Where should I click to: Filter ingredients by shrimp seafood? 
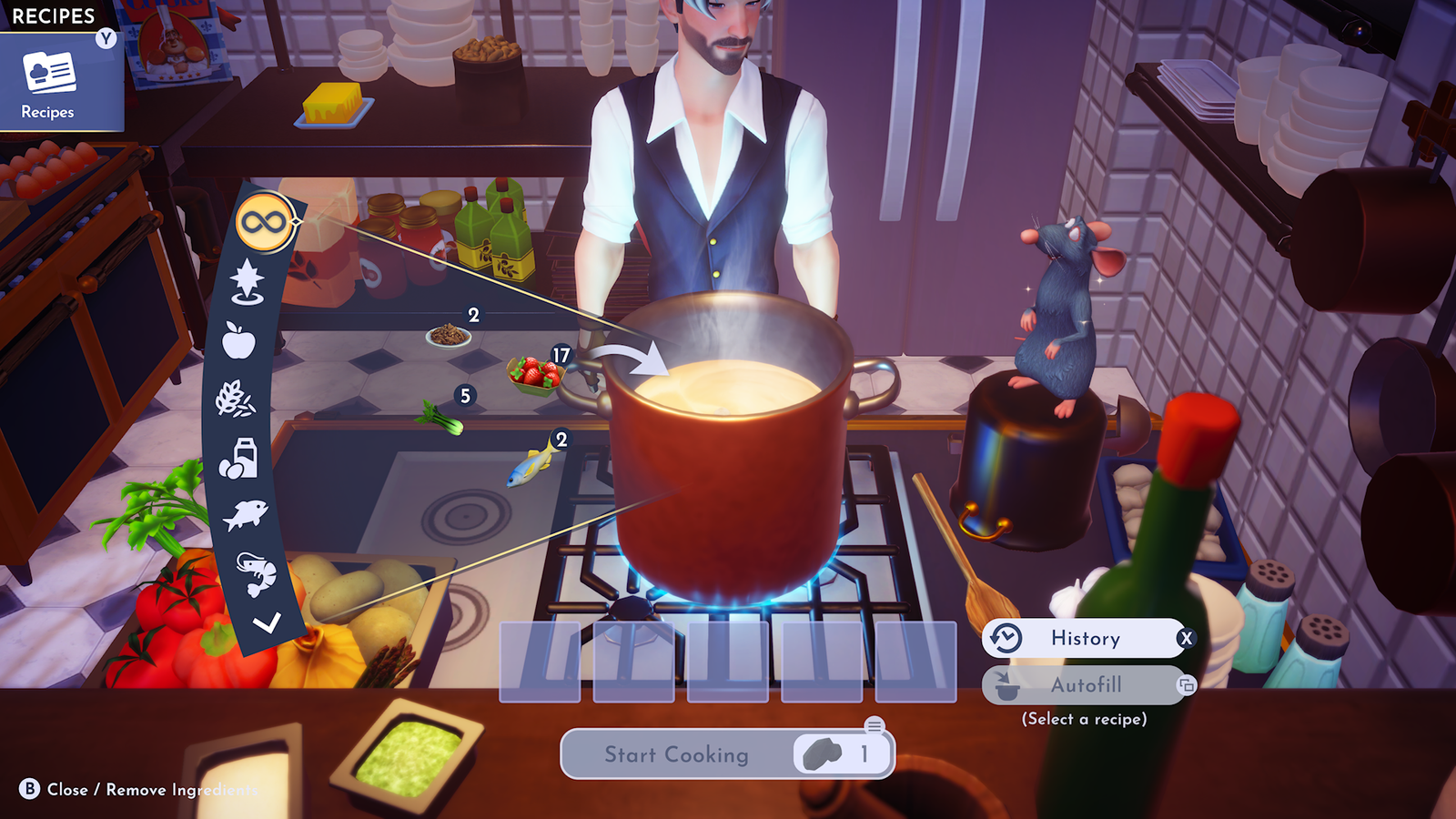tap(256, 573)
